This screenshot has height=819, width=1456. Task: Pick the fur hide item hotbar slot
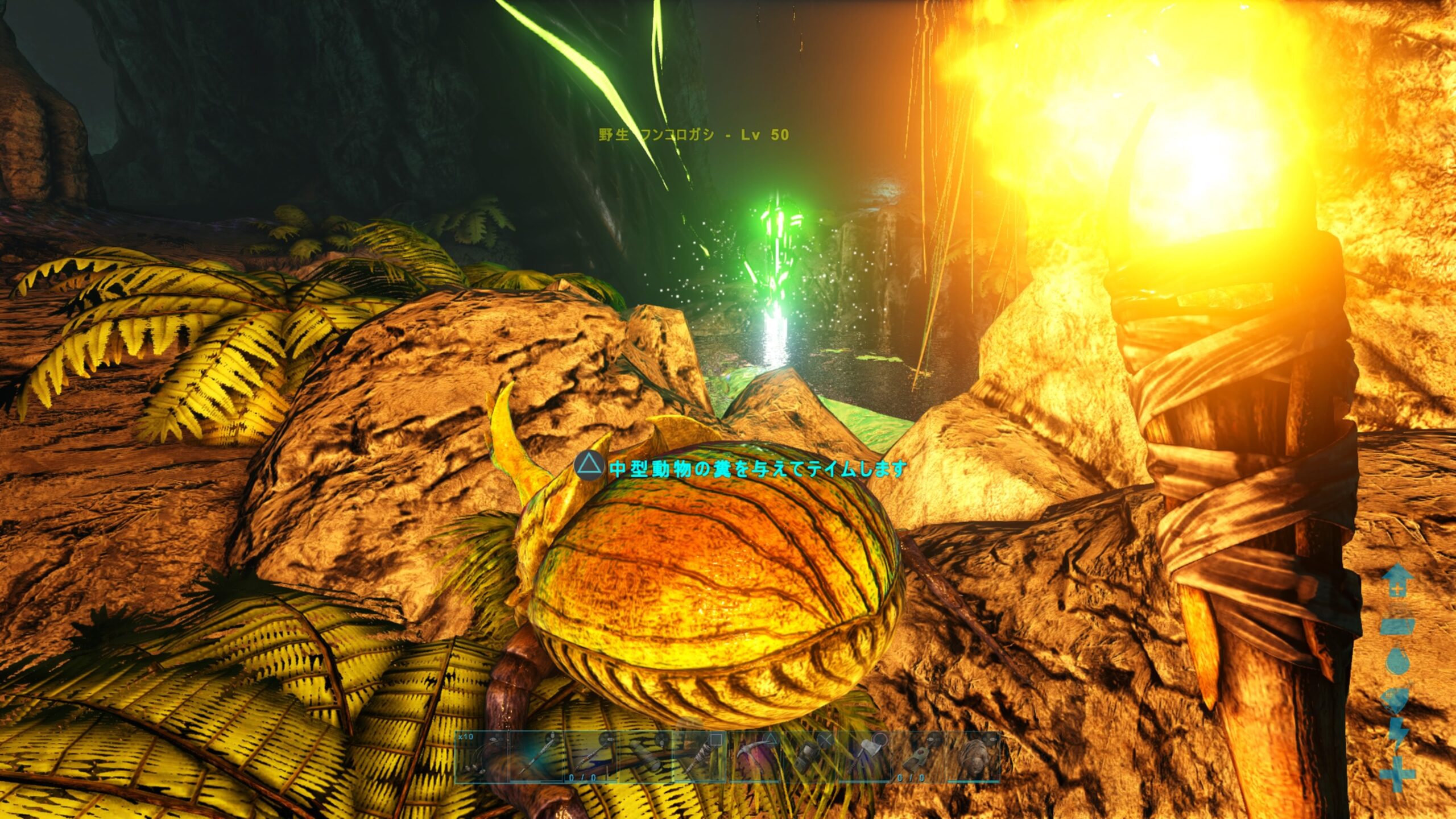(x=974, y=757)
